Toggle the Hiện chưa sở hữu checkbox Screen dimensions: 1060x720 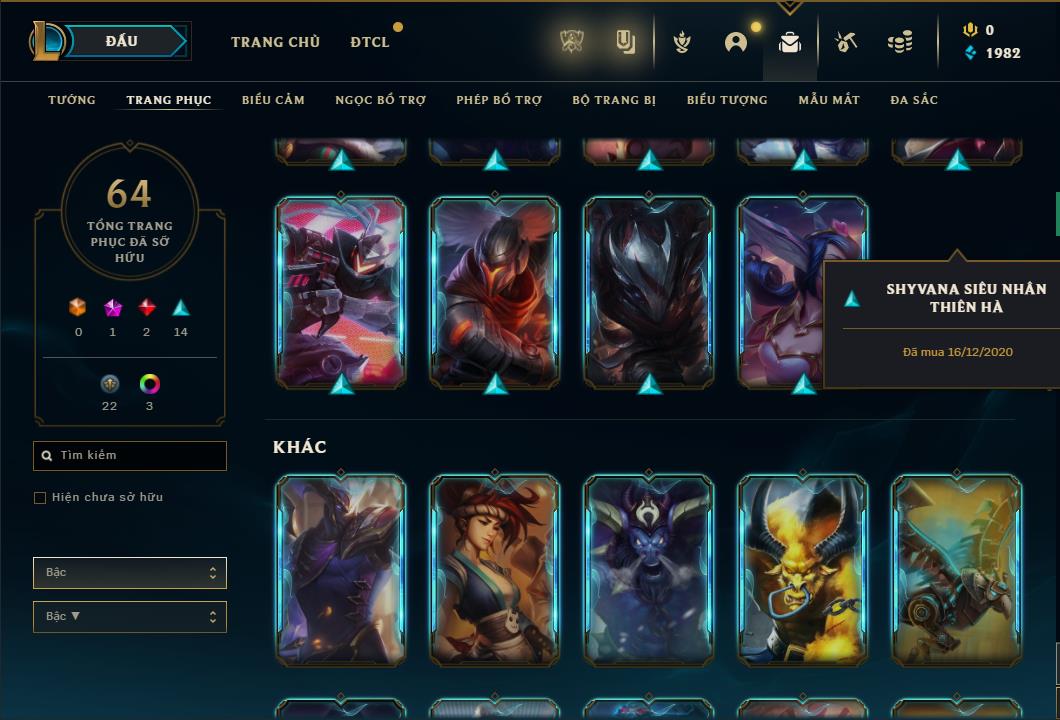click(40, 498)
